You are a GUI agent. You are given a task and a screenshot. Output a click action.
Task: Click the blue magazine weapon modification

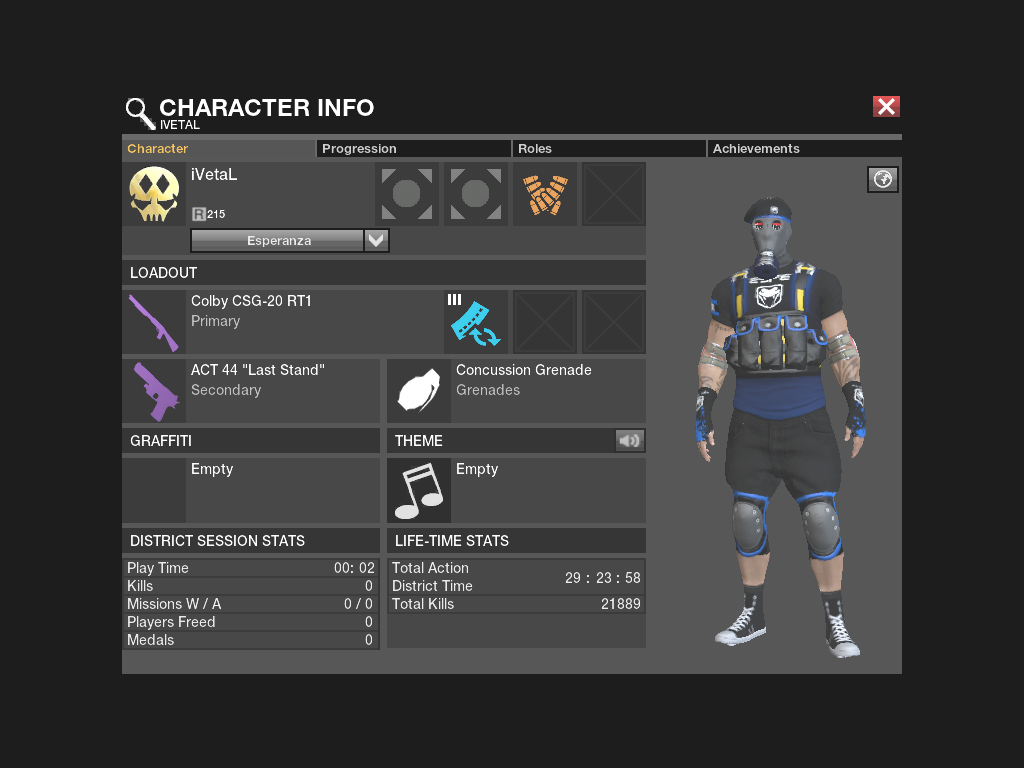tap(476, 322)
